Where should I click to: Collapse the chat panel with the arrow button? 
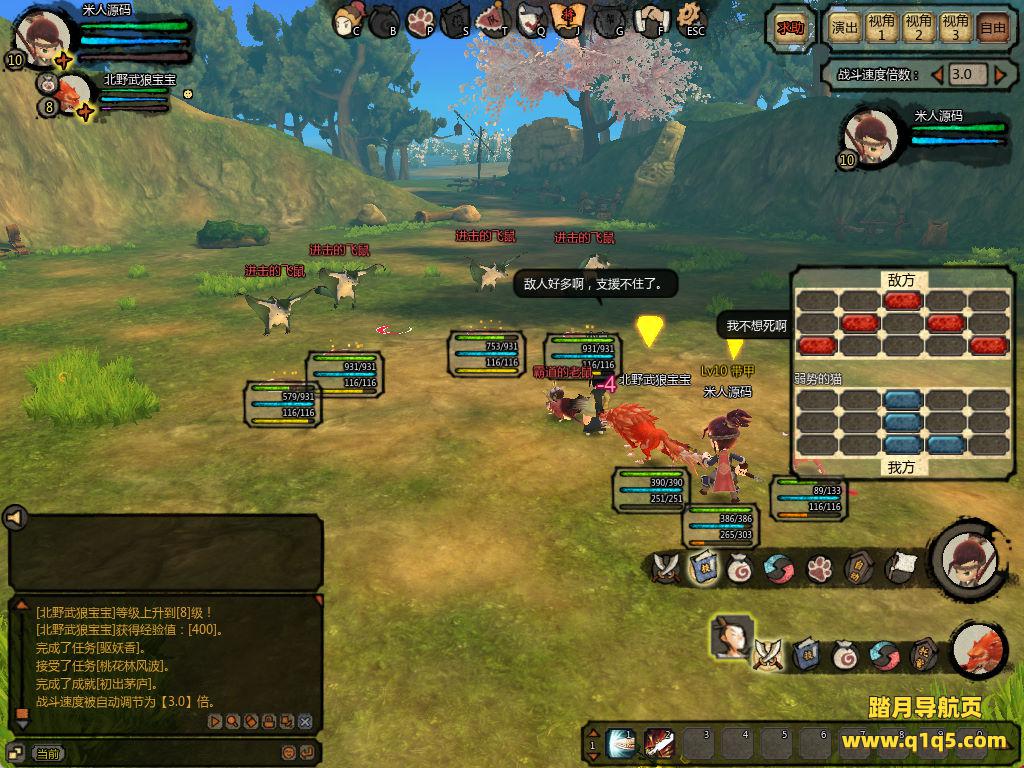[x=15, y=517]
